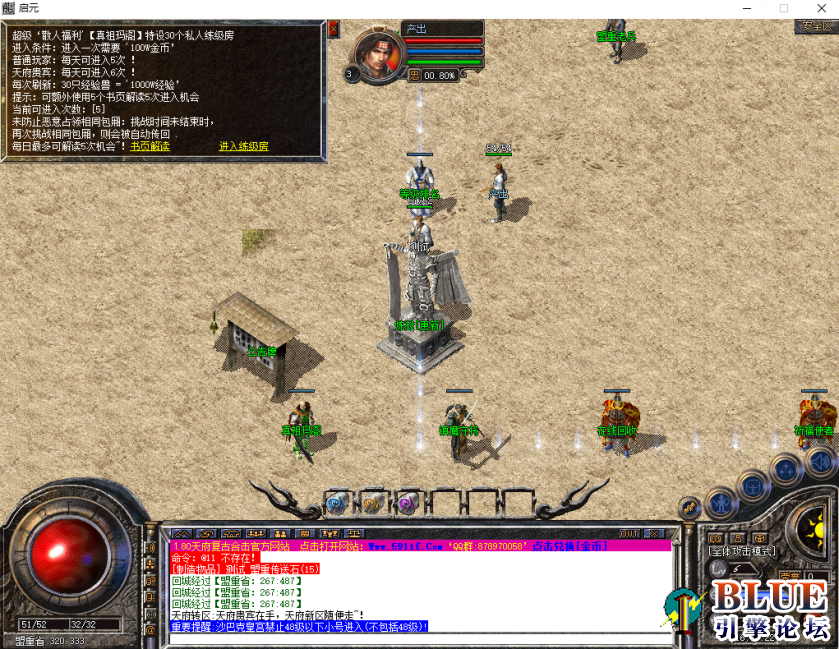
Task: Close the NPC dialog panel
Action: tap(333, 28)
